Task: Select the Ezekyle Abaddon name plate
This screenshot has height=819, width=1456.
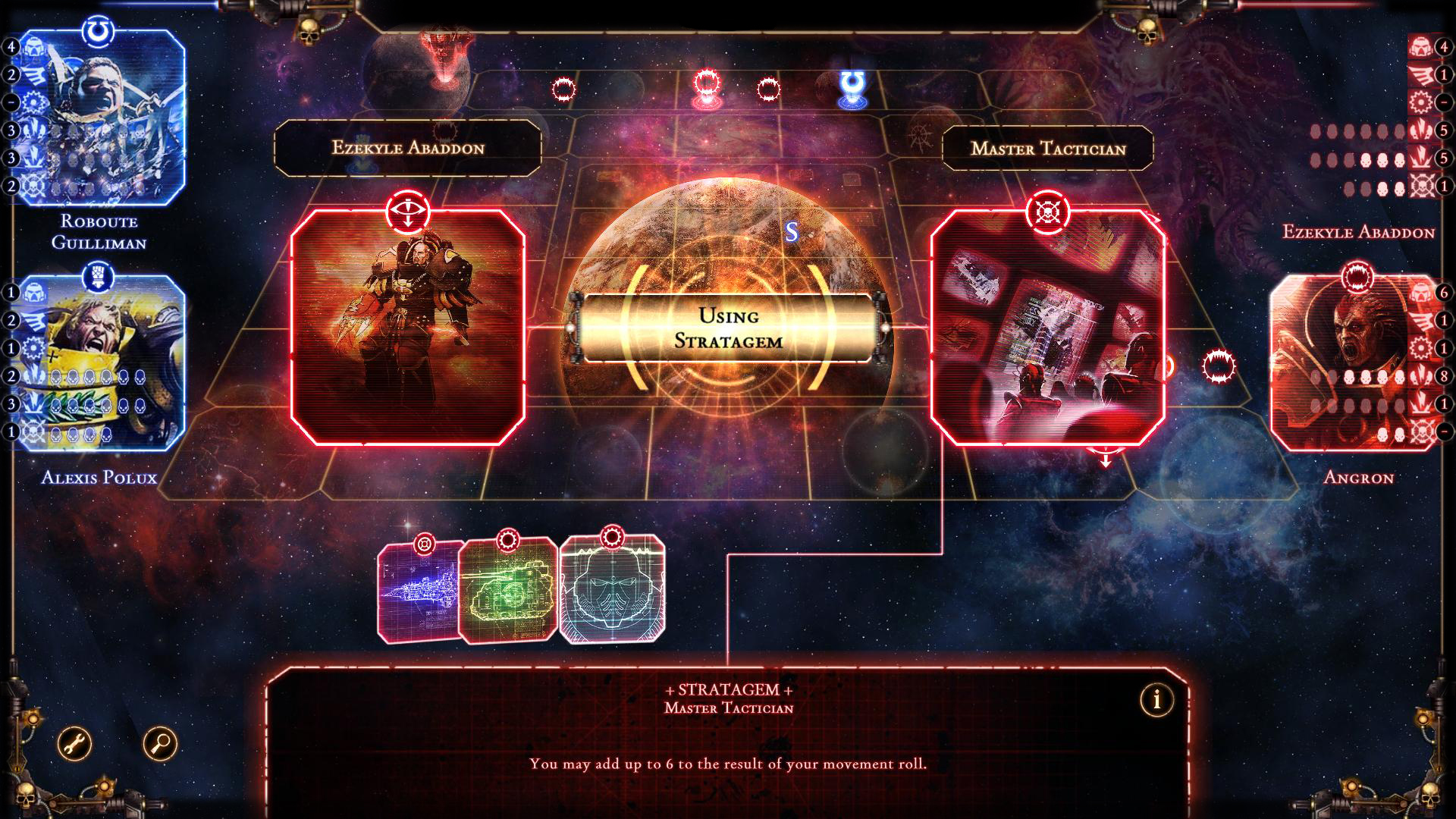Action: pyautogui.click(x=407, y=149)
